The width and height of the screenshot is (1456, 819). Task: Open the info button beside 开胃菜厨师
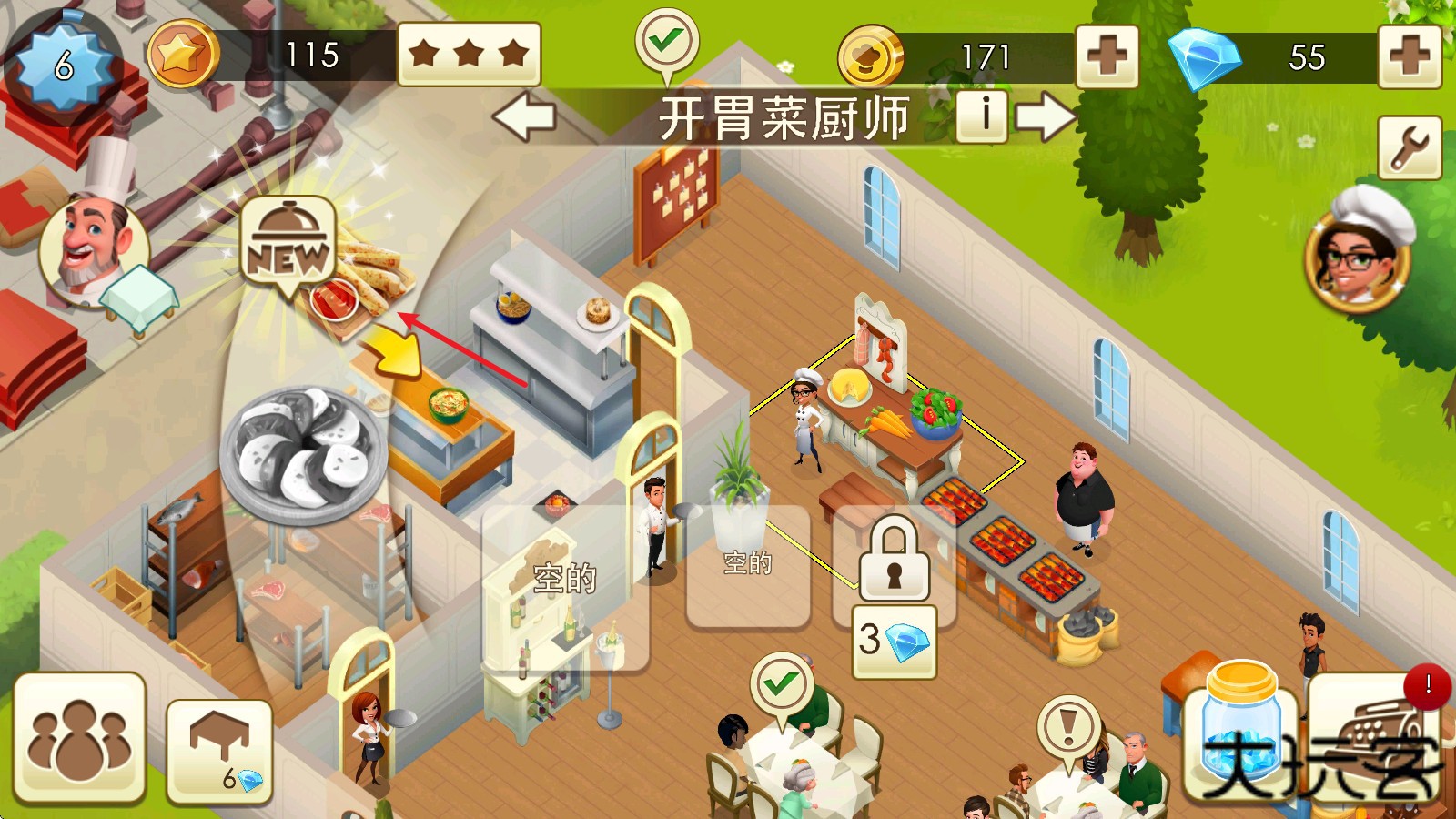tap(982, 116)
